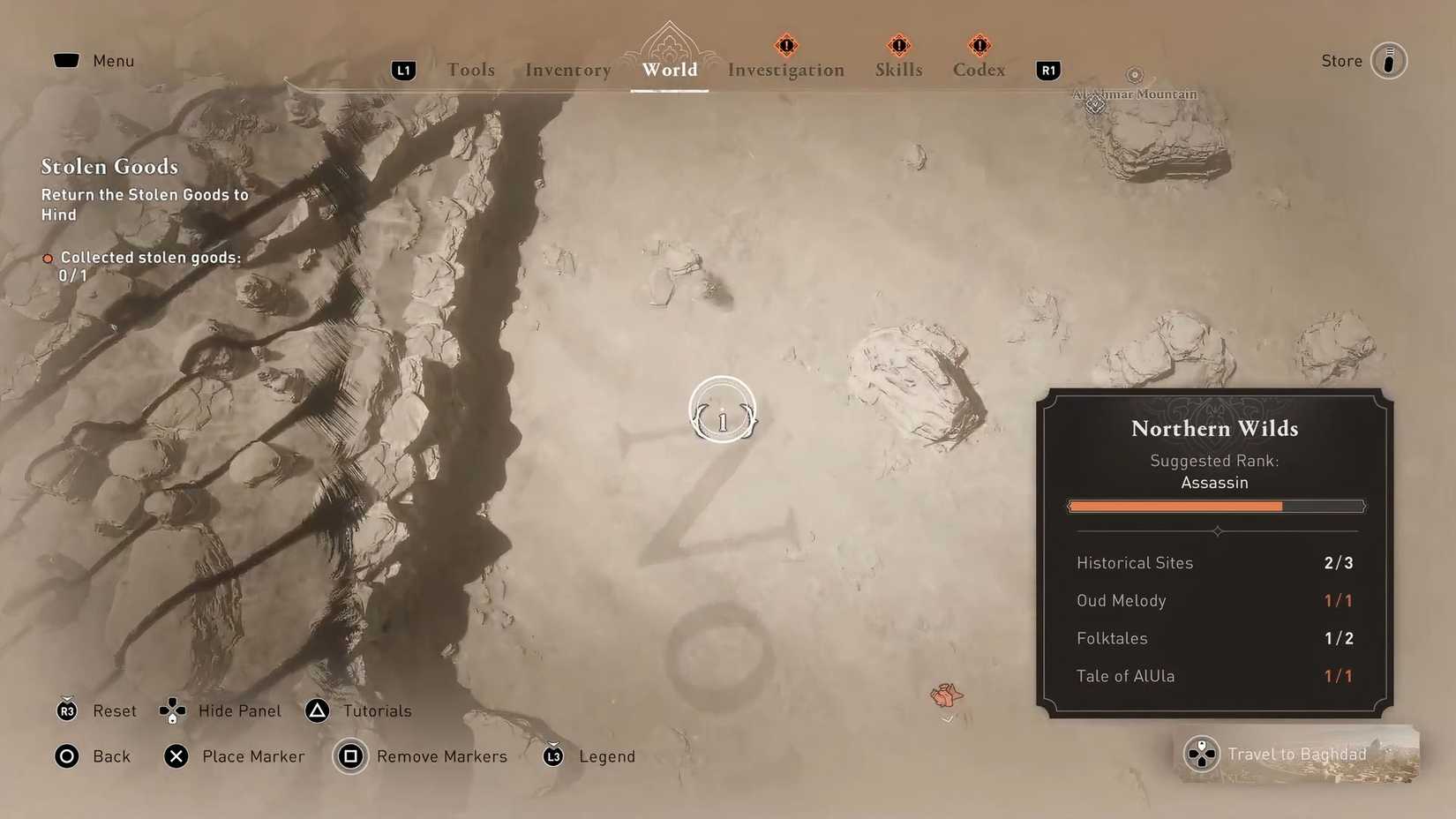This screenshot has height=819, width=1456.
Task: Open Tutorials with the triangle control
Action: pyautogui.click(x=317, y=710)
